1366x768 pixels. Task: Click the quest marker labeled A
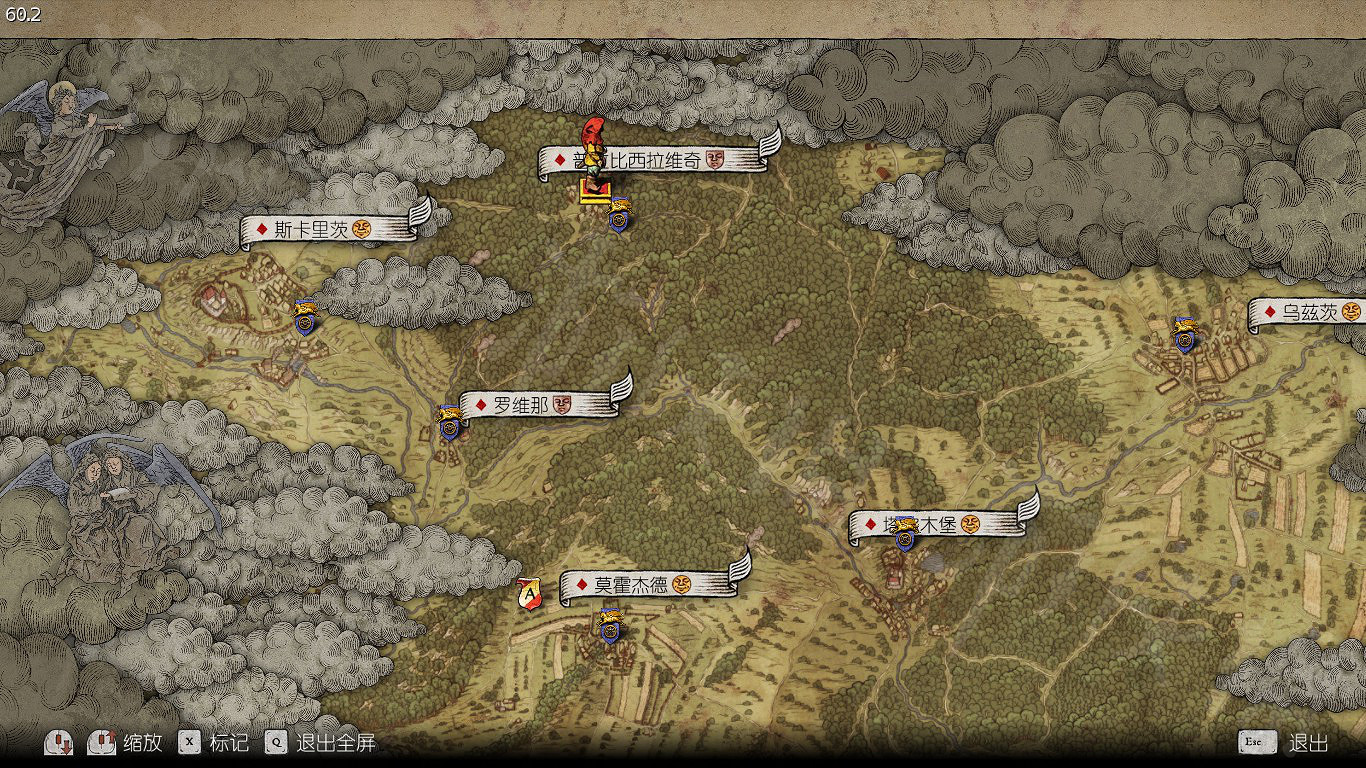(529, 594)
